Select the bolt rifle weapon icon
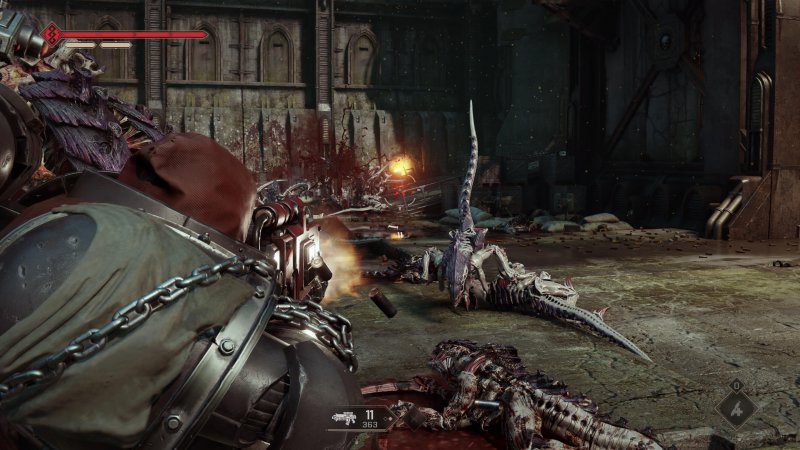The image size is (800, 450). click(x=345, y=417)
